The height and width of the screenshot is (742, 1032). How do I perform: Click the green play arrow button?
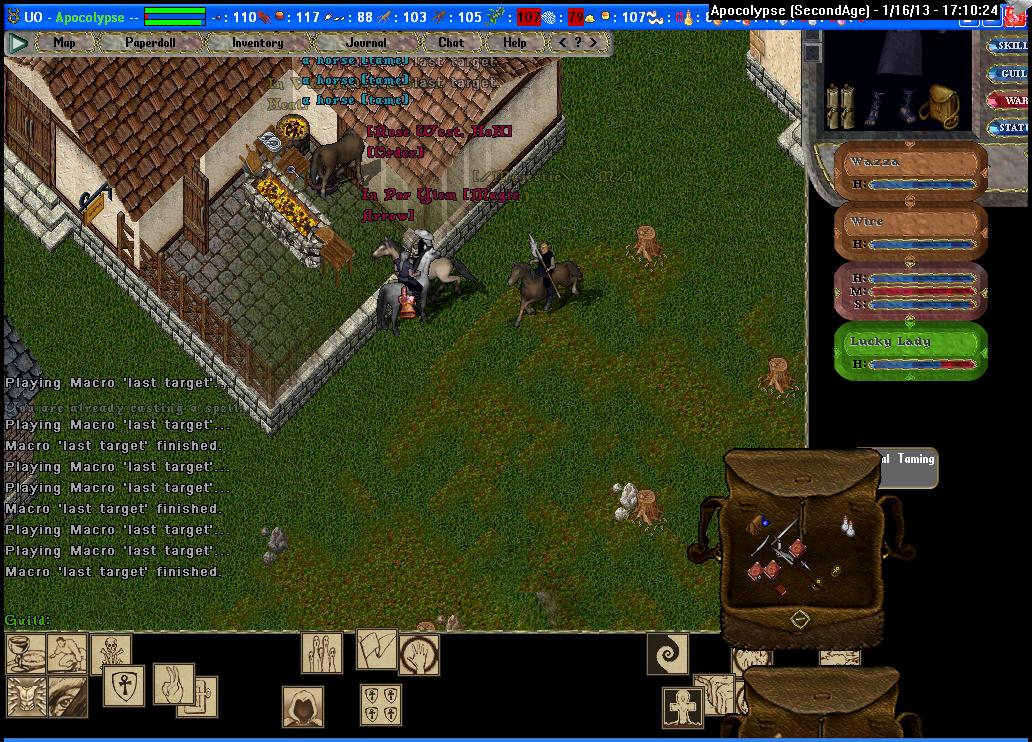pos(18,43)
